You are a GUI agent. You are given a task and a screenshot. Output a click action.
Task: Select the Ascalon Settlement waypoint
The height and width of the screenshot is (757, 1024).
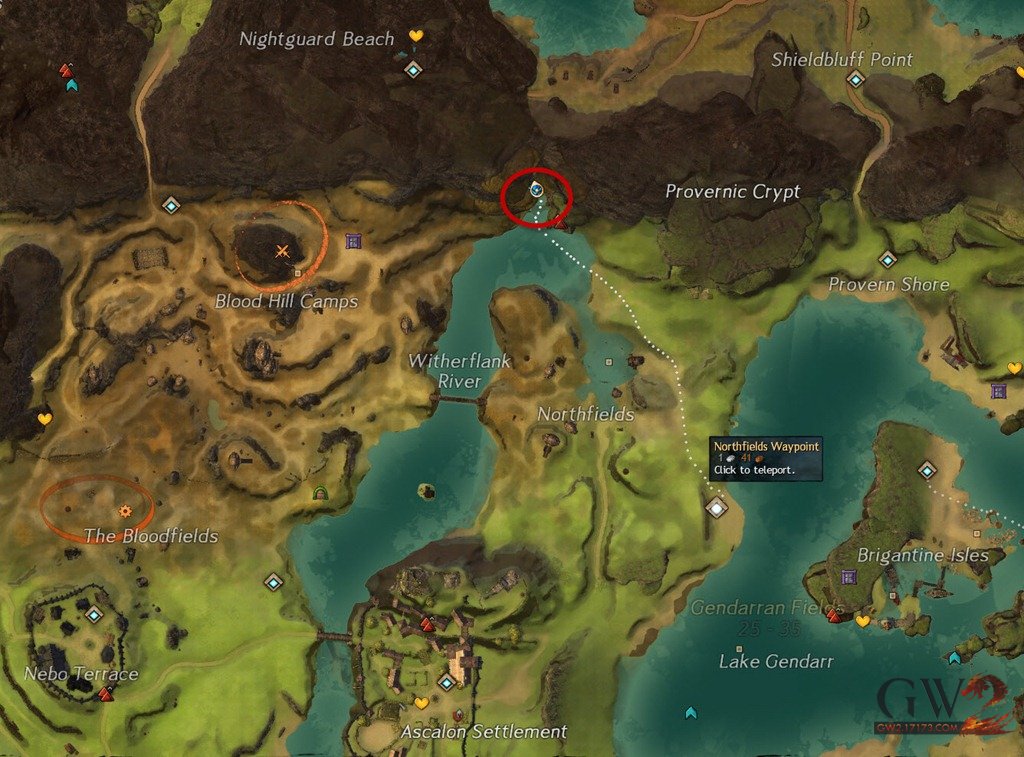(446, 682)
